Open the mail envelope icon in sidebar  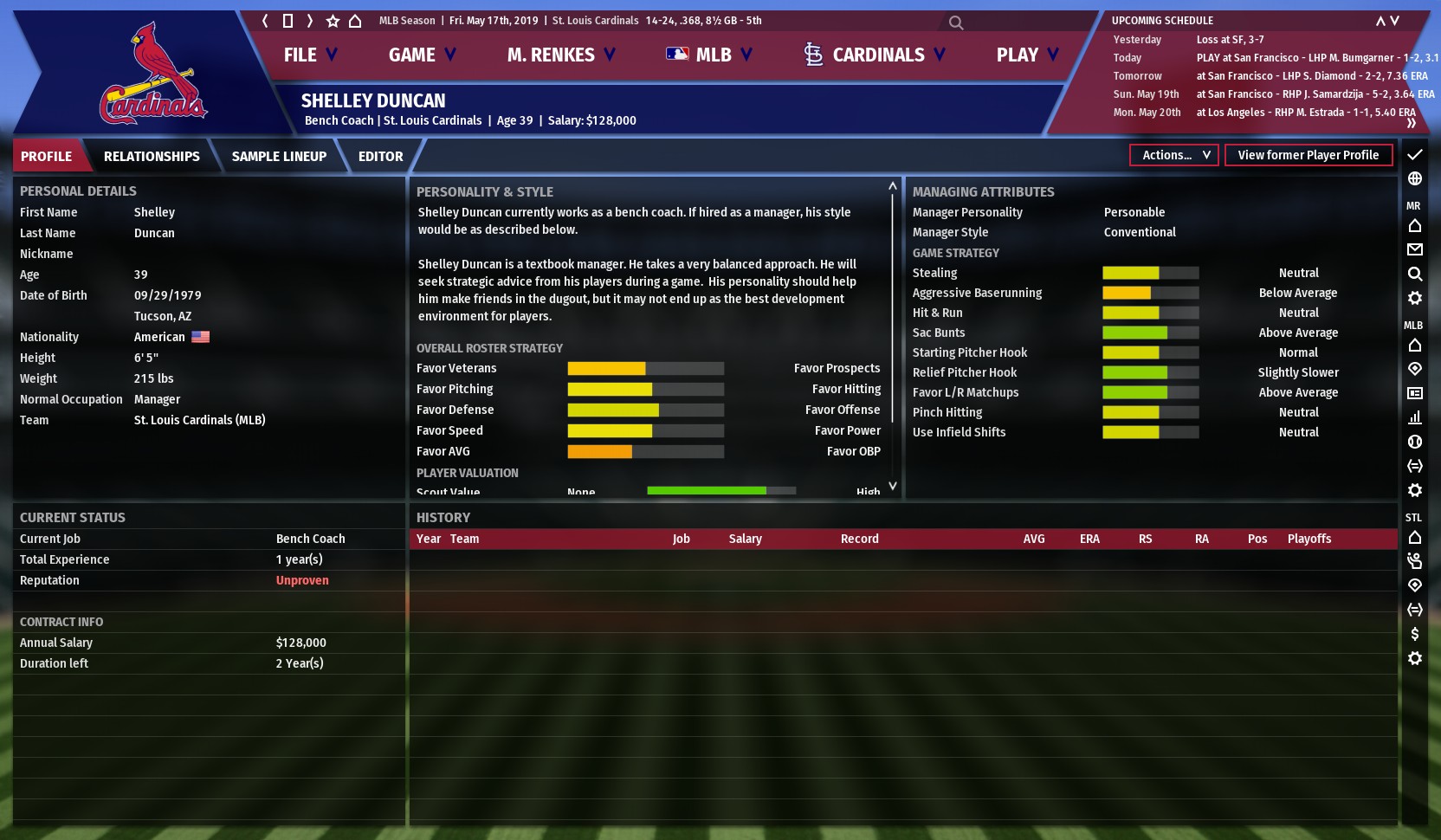coord(1415,249)
